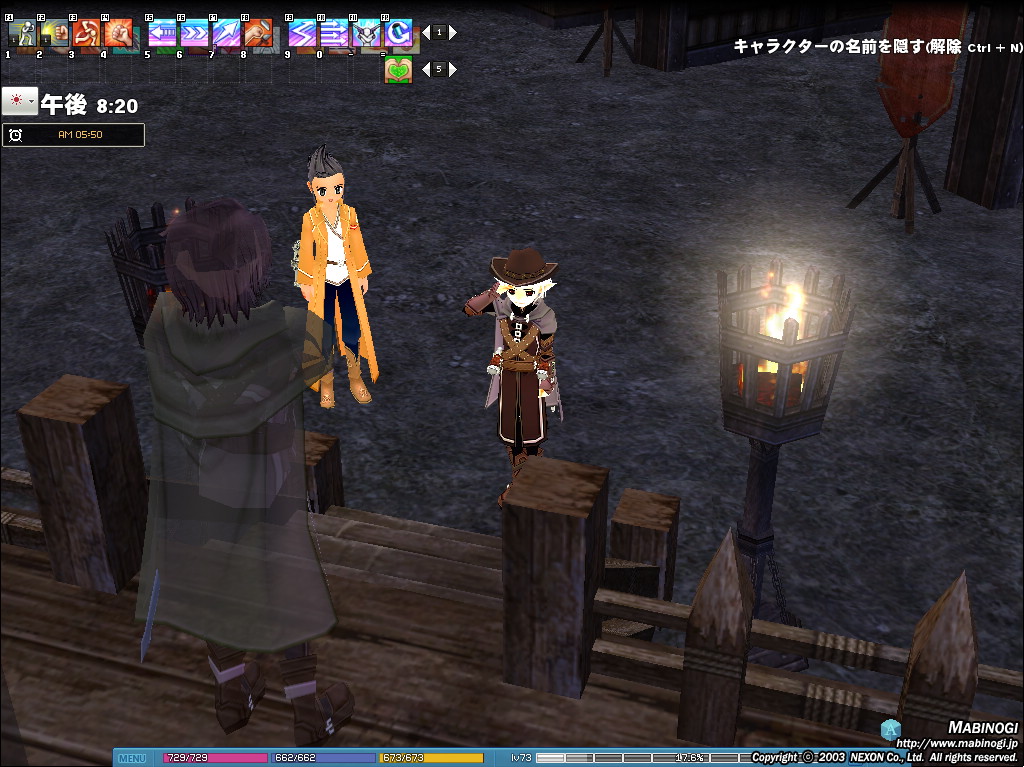Go to previous page of hotbar 1
Screen dimensions: 1024x767
[426, 32]
